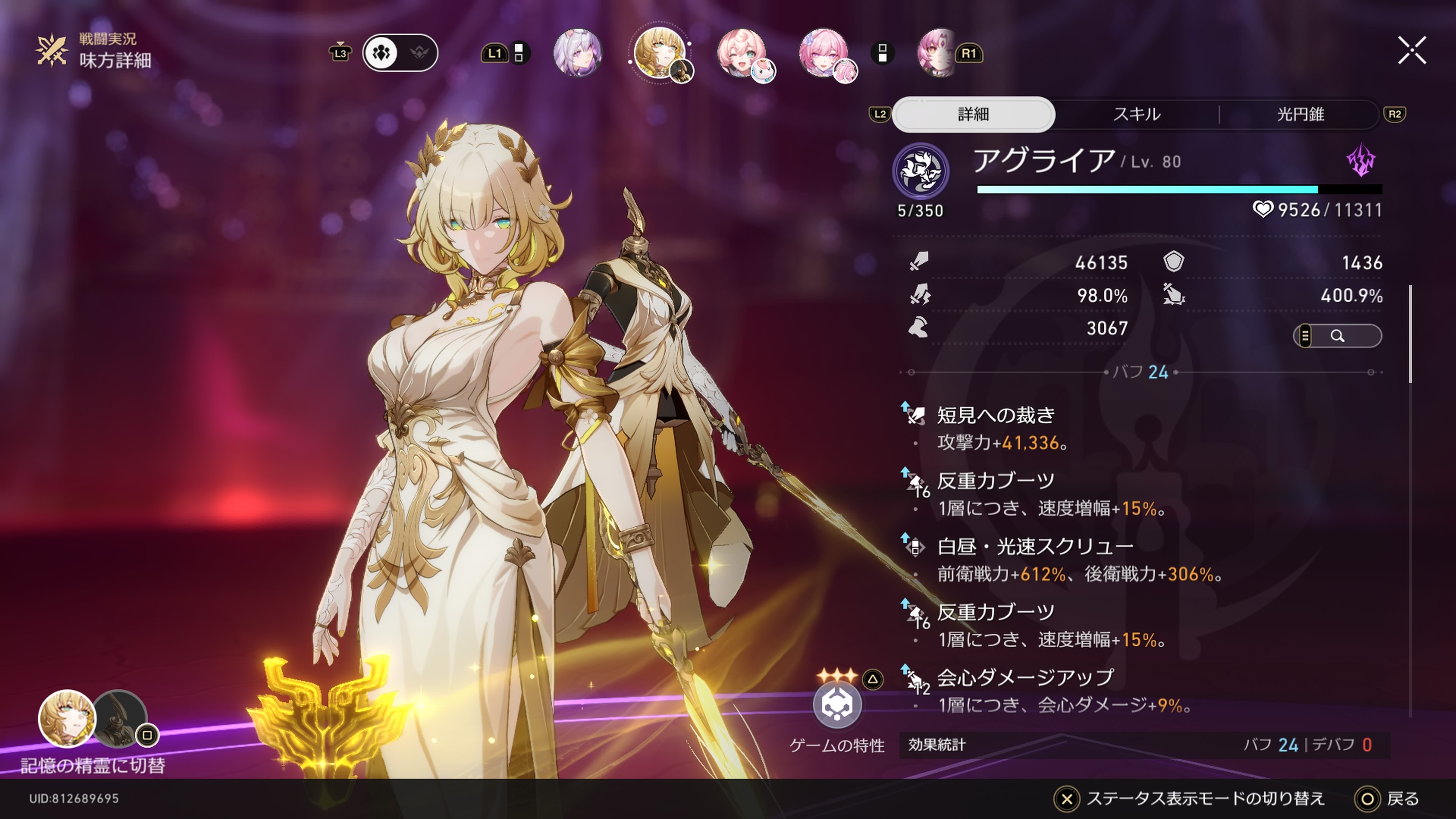Viewport: 1456px width, 819px height.
Task: Click Aglaea's path emblem icon beside her name
Action: tap(920, 170)
